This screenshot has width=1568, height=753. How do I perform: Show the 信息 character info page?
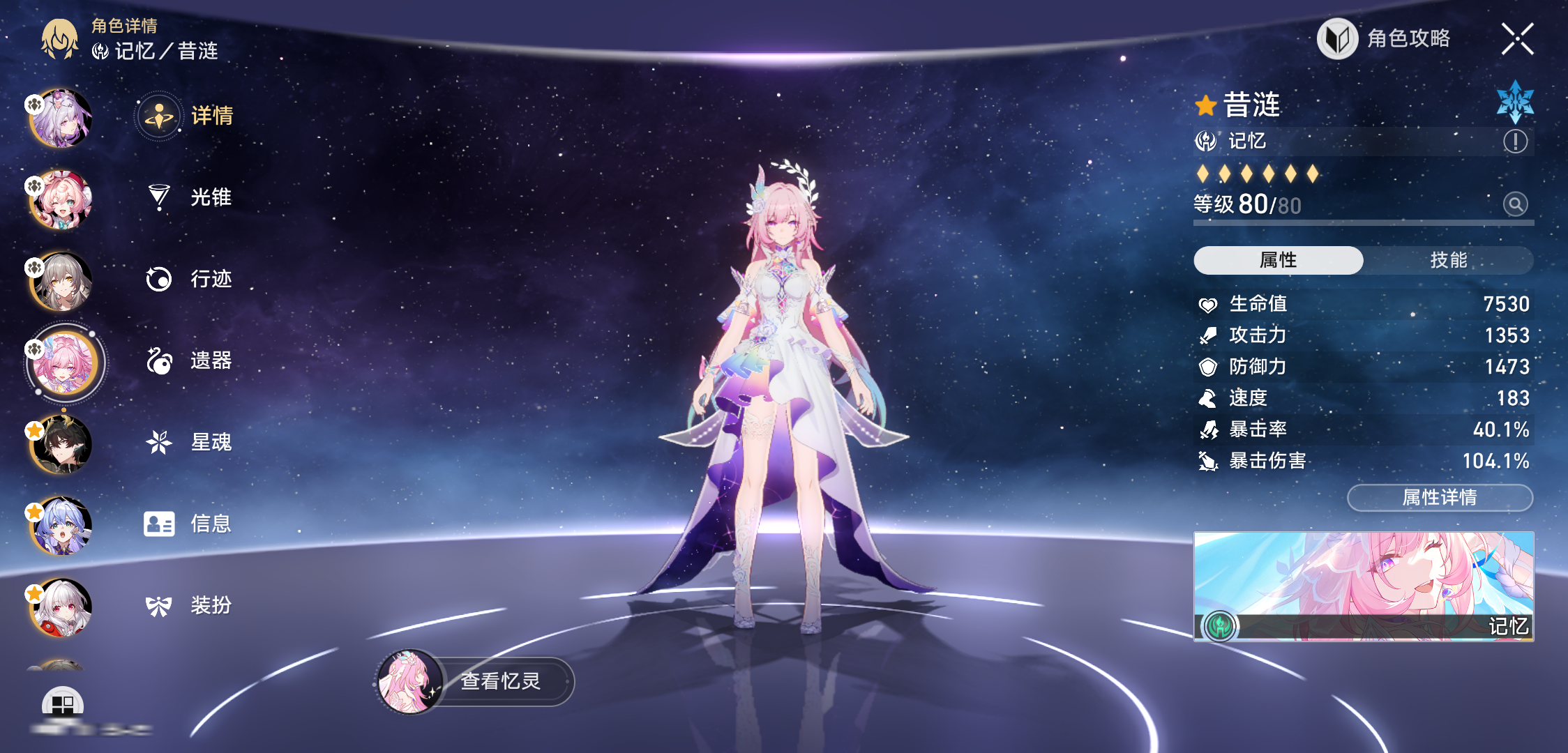pyautogui.click(x=190, y=524)
